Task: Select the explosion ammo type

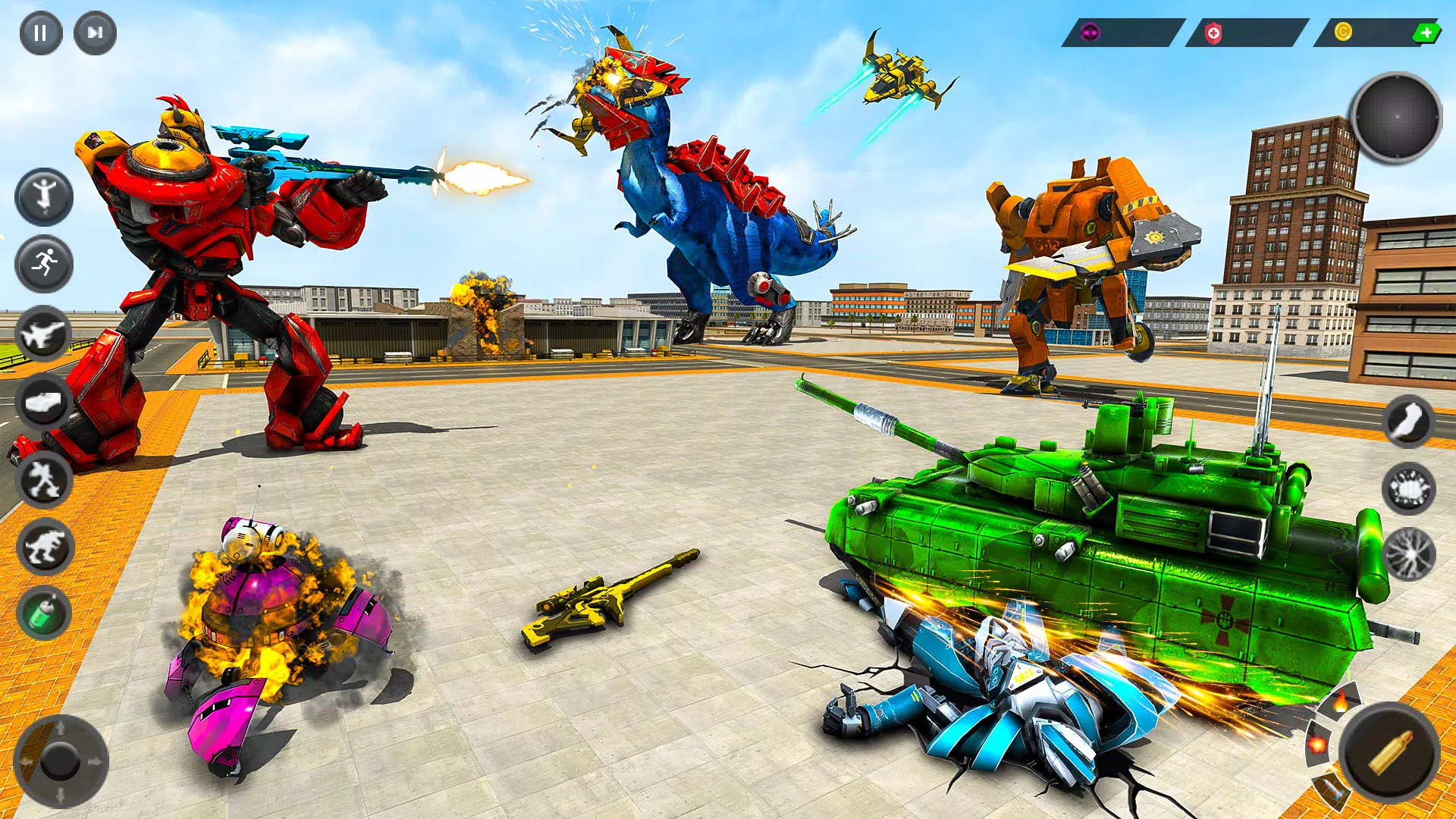Action: tap(1318, 745)
